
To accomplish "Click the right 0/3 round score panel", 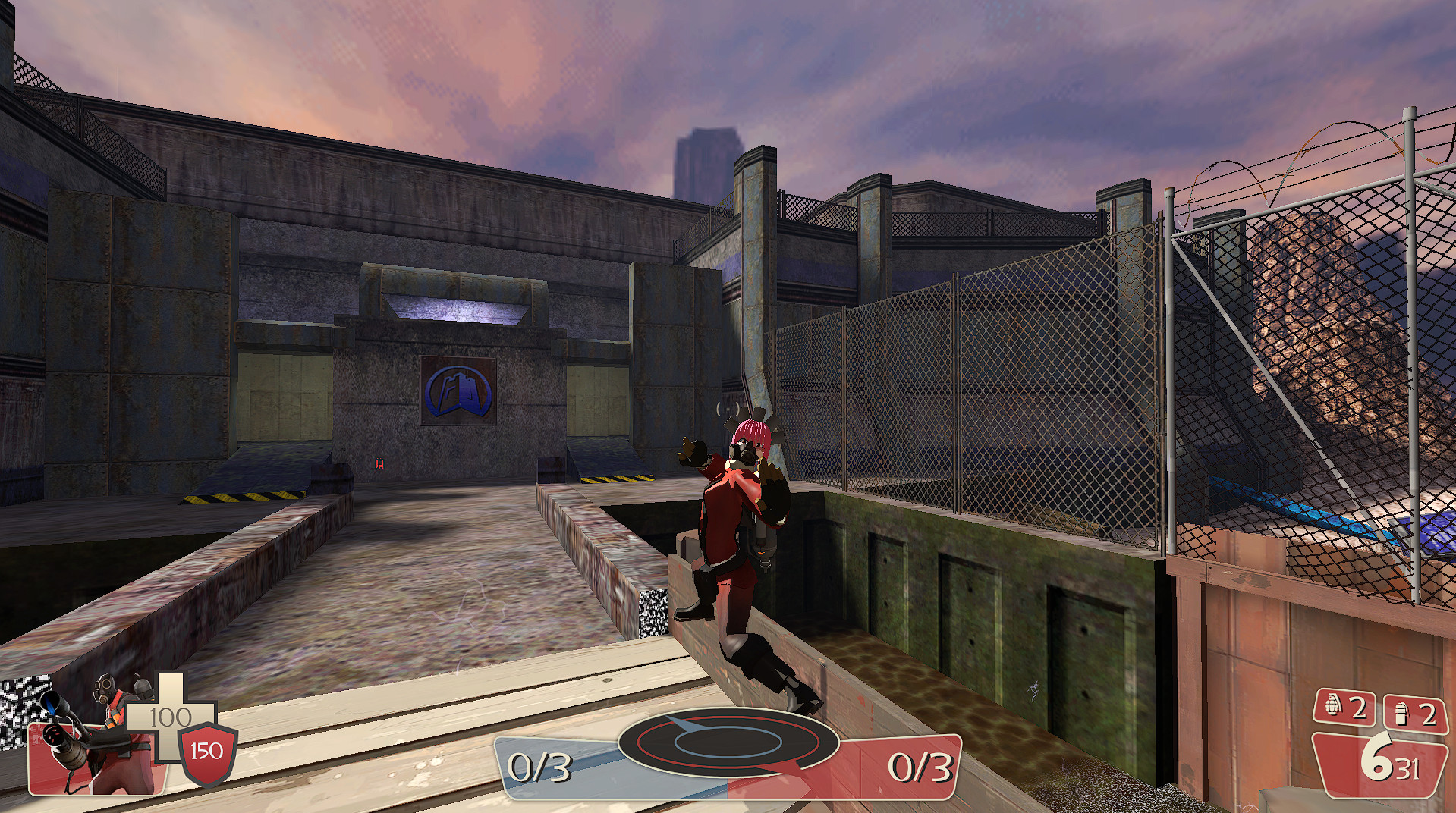I will (x=920, y=767).
